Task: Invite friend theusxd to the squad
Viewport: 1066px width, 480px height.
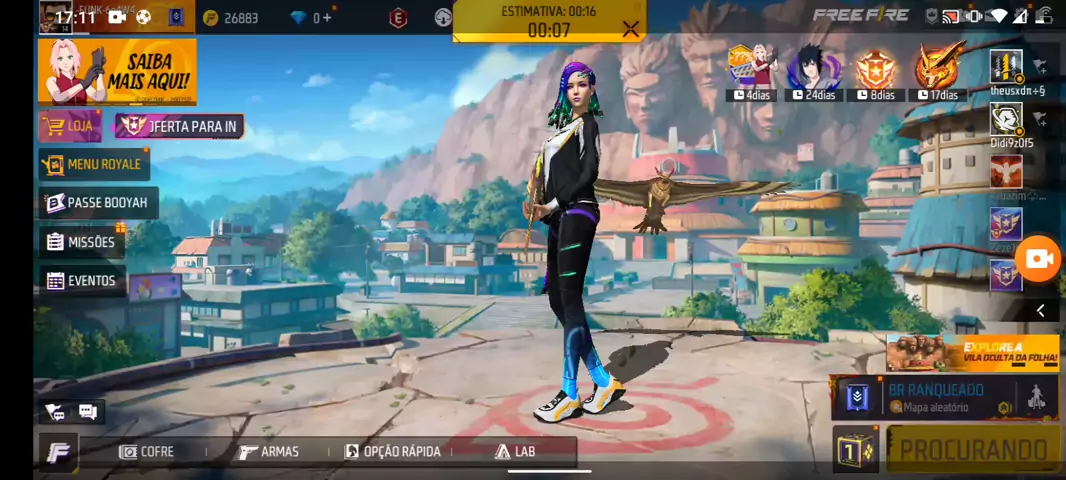Action: click(x=1040, y=67)
